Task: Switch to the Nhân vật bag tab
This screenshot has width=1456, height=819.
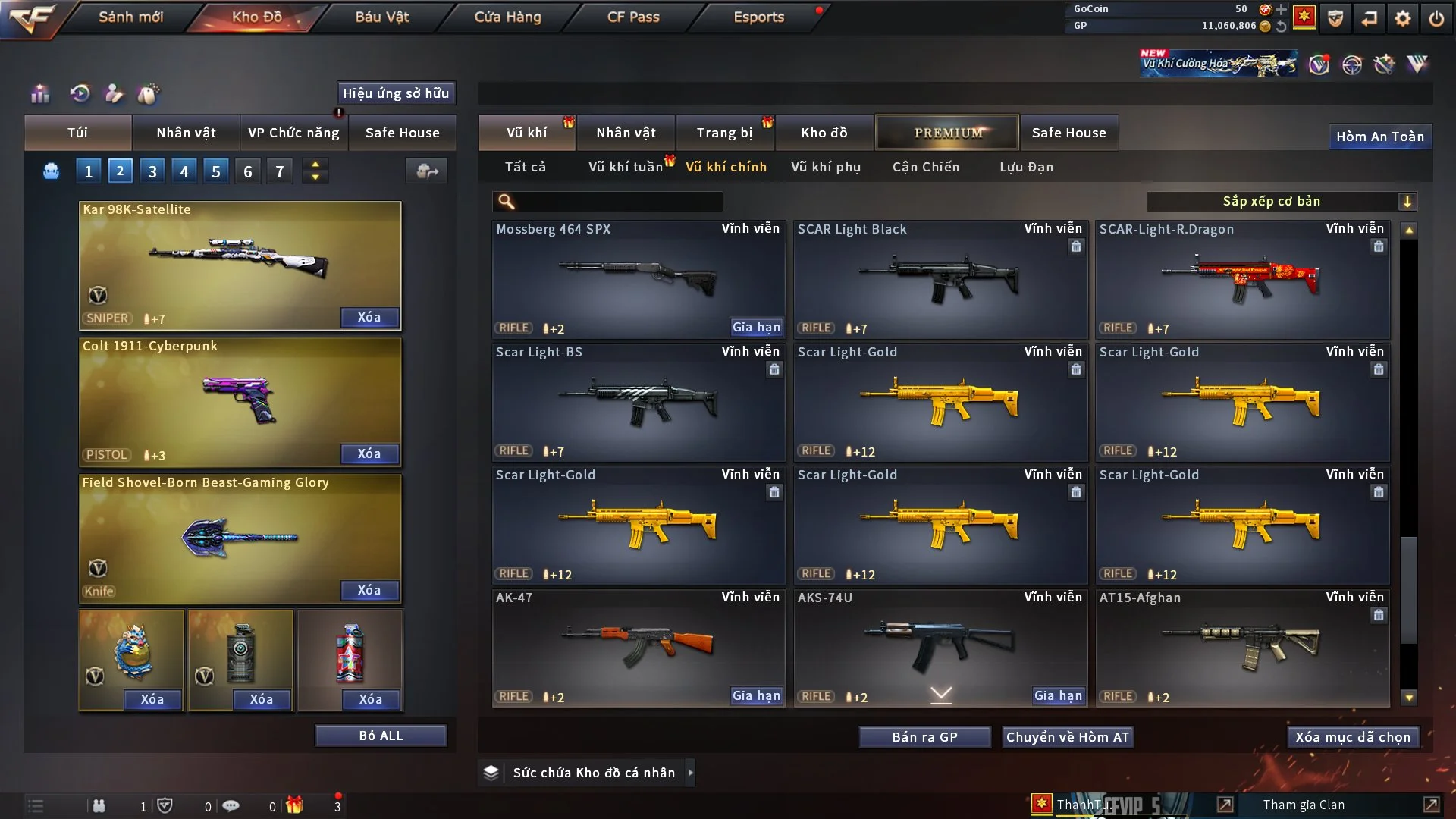Action: coord(186,133)
